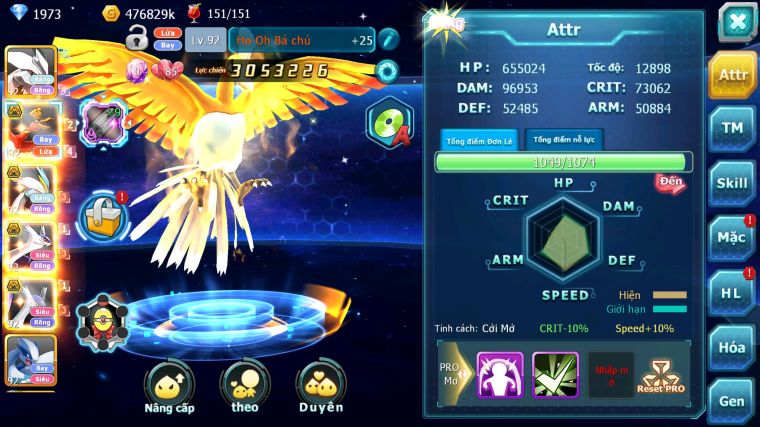Image resolution: width=760 pixels, height=427 pixels.
Task: Tap the Duyên bond button
Action: (320, 389)
